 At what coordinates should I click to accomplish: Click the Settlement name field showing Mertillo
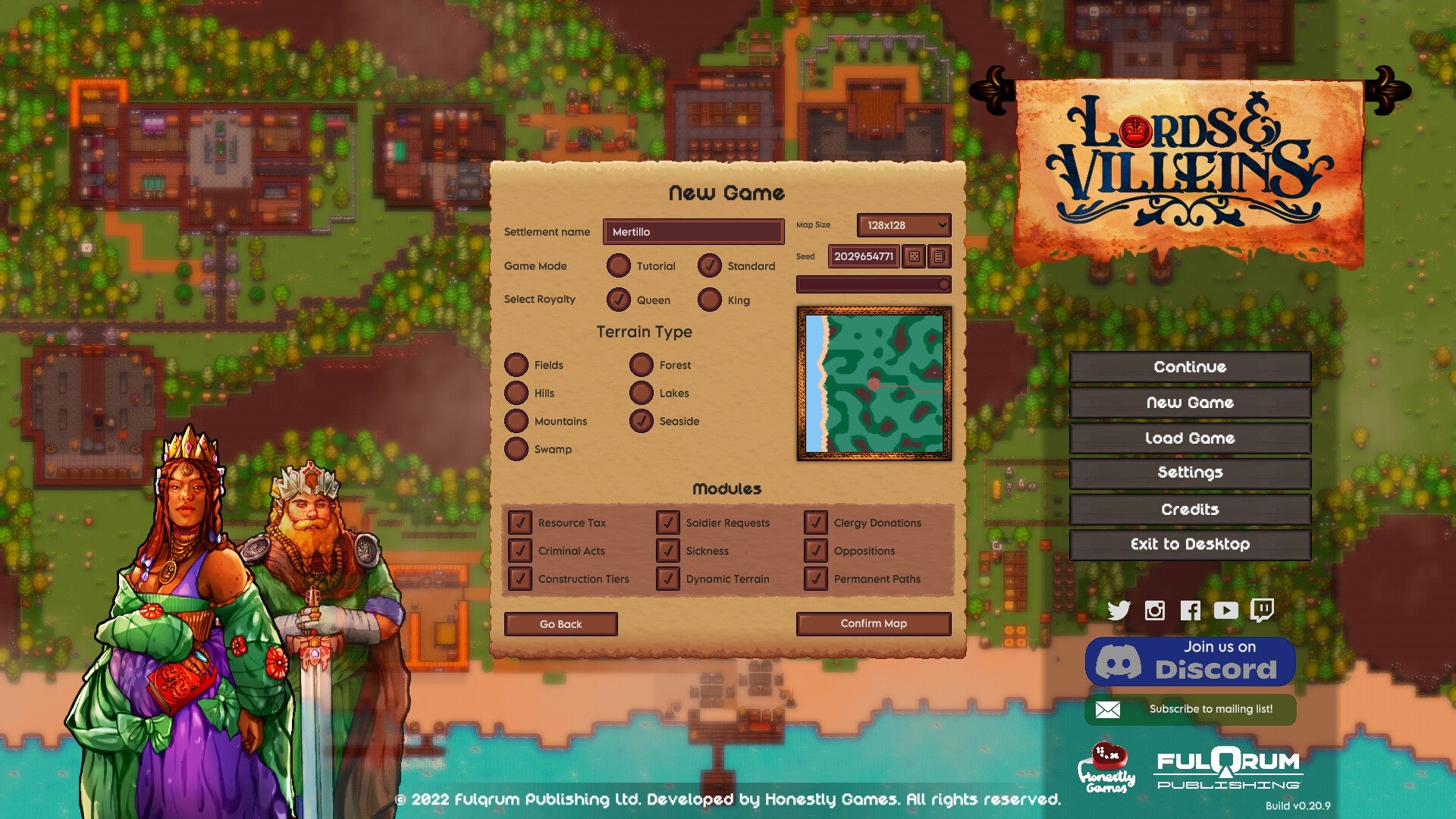click(x=692, y=232)
